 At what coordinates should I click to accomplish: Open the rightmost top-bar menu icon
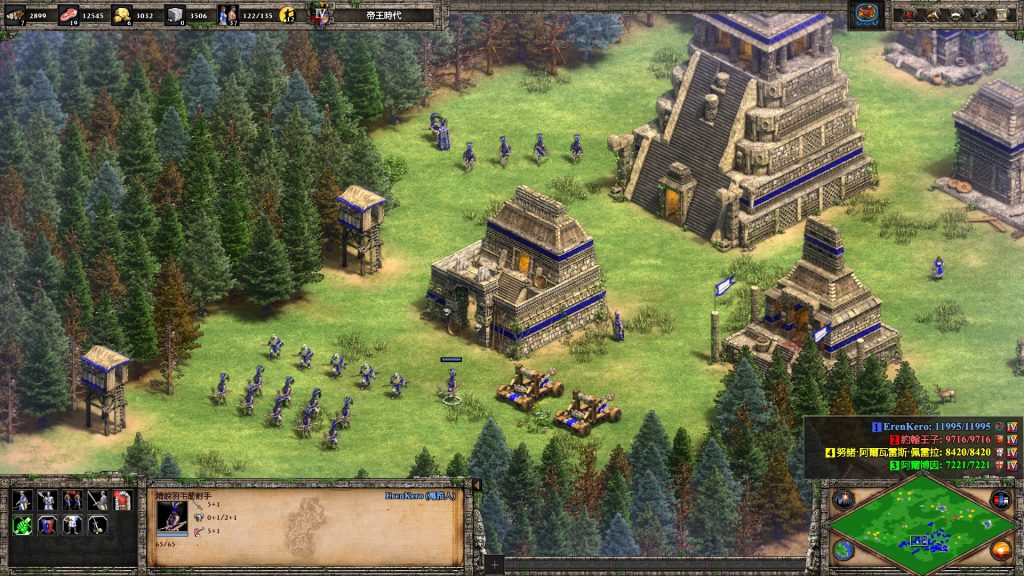tap(1003, 14)
